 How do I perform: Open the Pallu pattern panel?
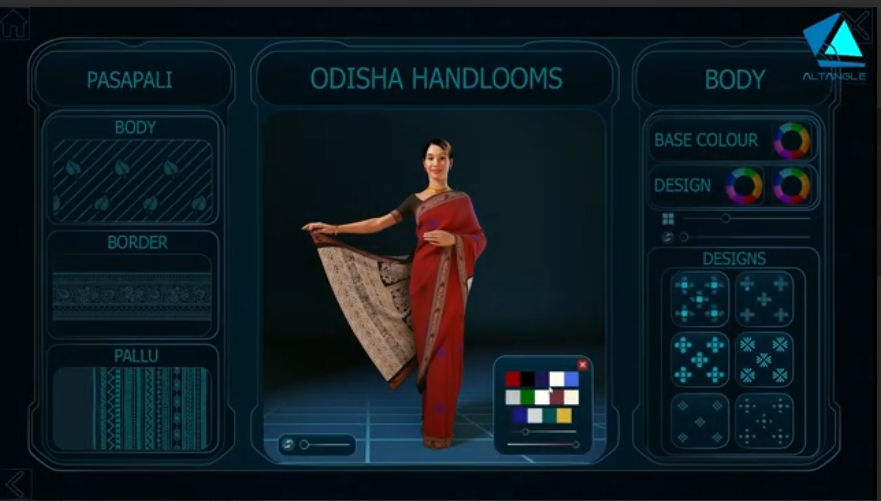pos(132,408)
